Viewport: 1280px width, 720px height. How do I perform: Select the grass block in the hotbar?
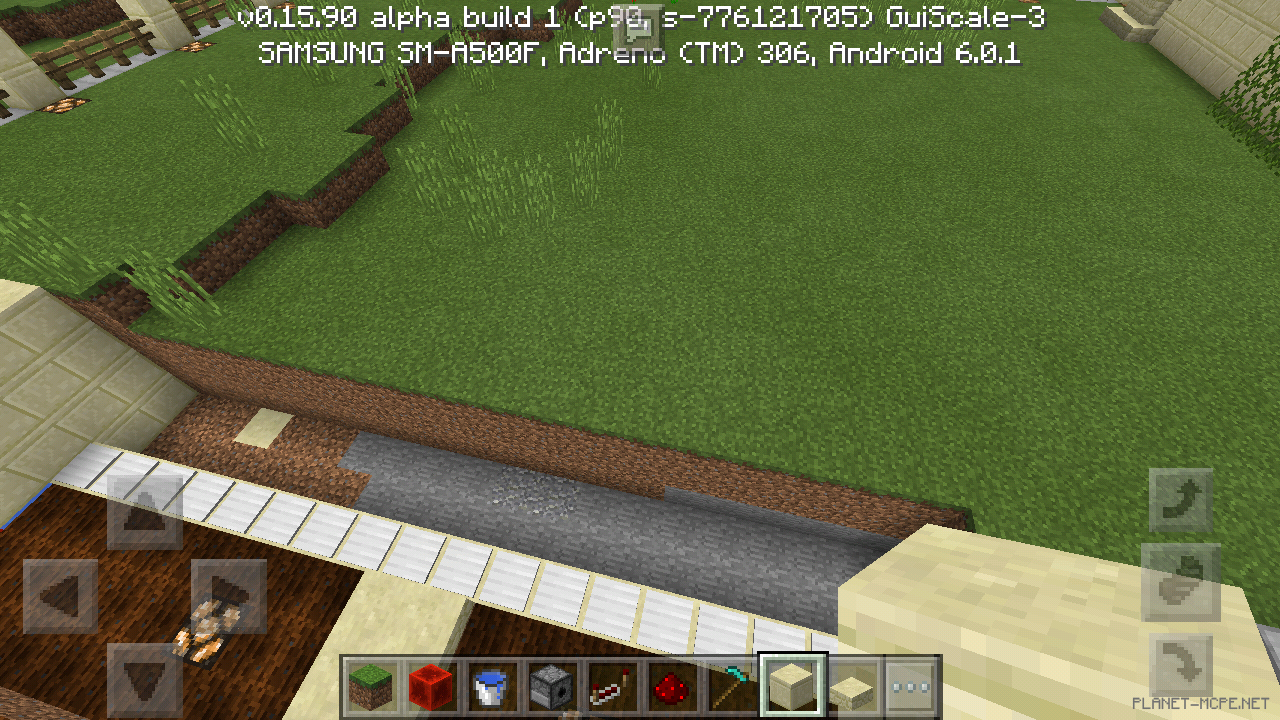click(x=372, y=685)
